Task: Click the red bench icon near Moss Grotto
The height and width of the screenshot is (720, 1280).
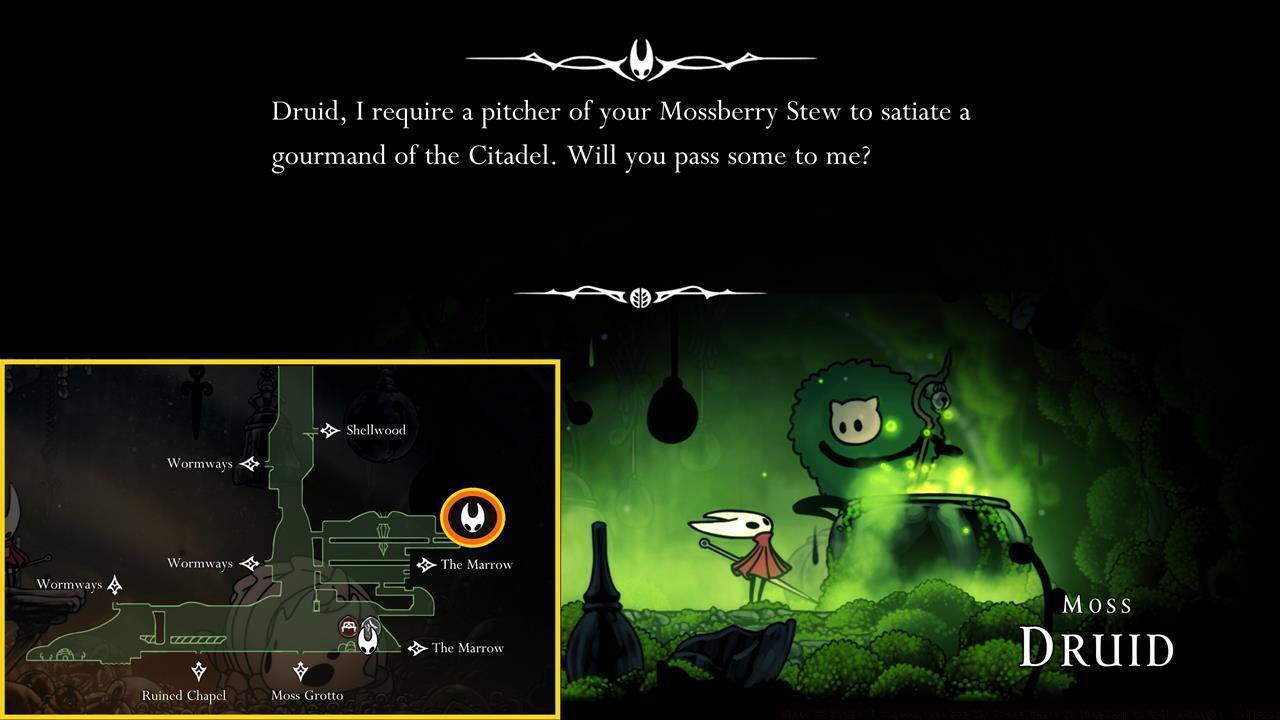Action: [x=348, y=626]
